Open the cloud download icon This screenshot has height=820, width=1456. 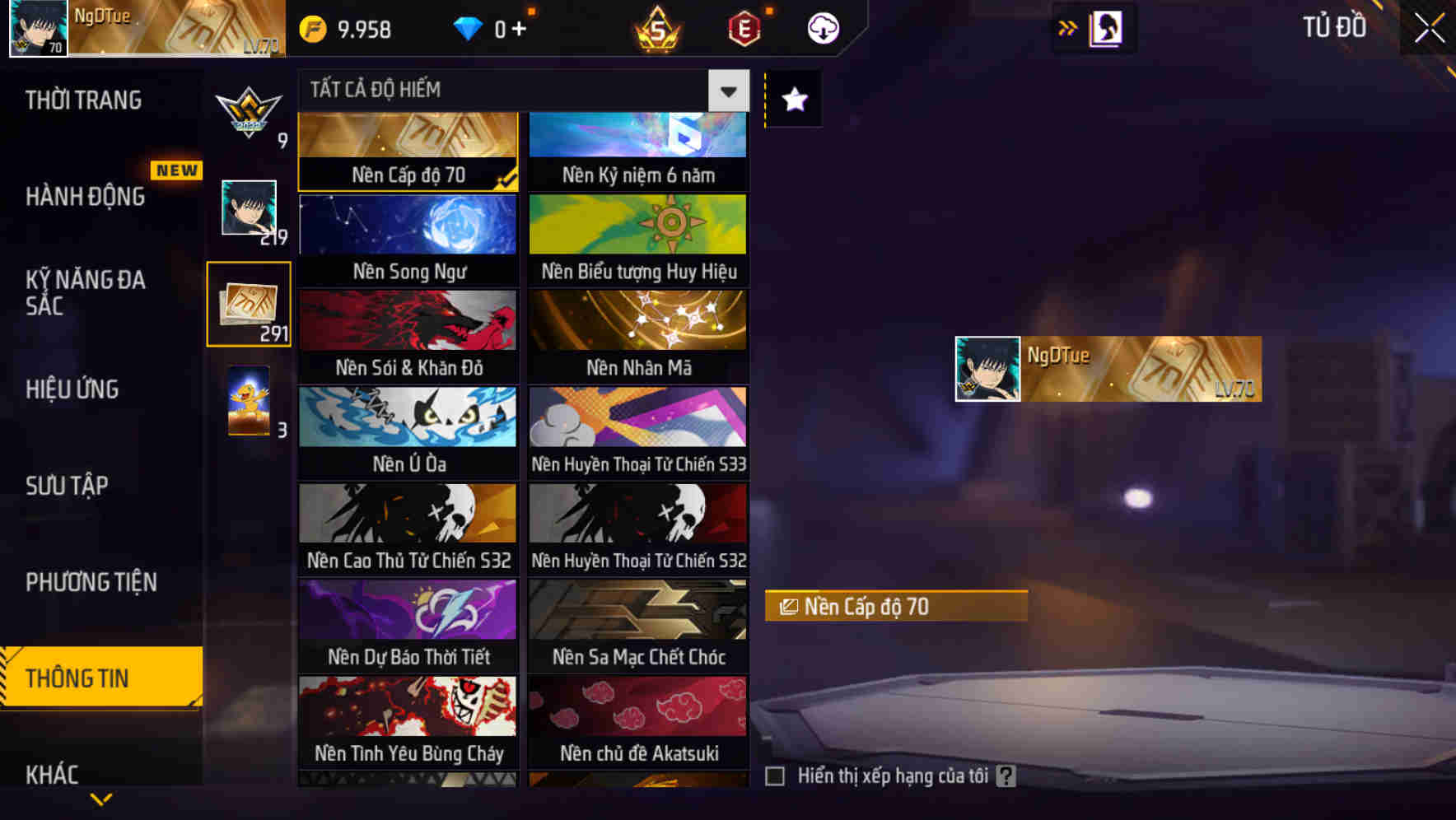pyautogui.click(x=822, y=28)
